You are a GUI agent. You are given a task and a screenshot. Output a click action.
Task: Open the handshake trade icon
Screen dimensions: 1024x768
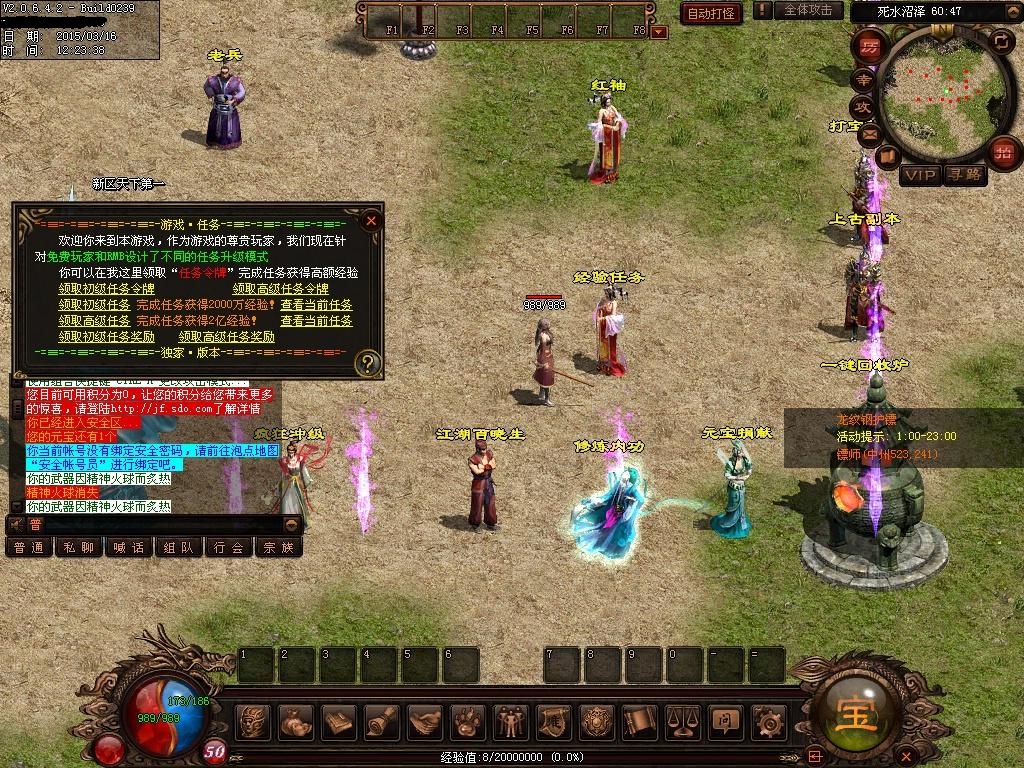click(426, 721)
